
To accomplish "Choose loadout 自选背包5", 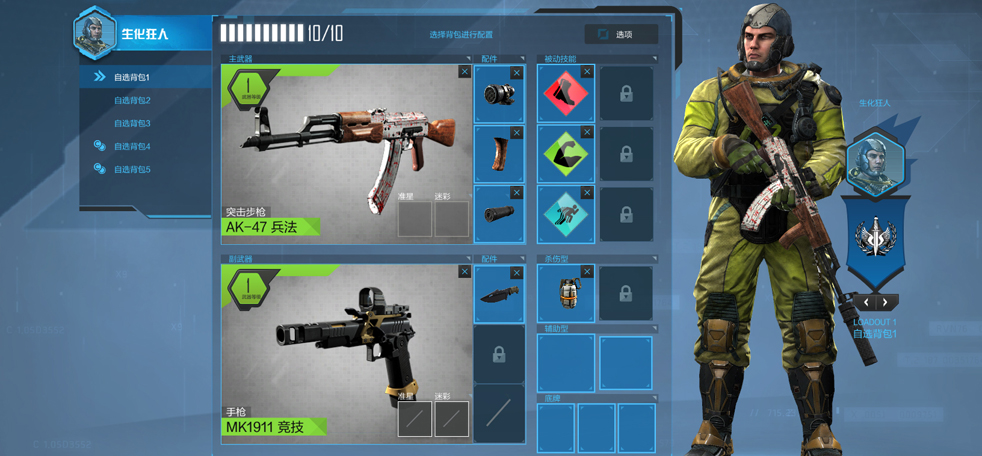I will pos(131,169).
